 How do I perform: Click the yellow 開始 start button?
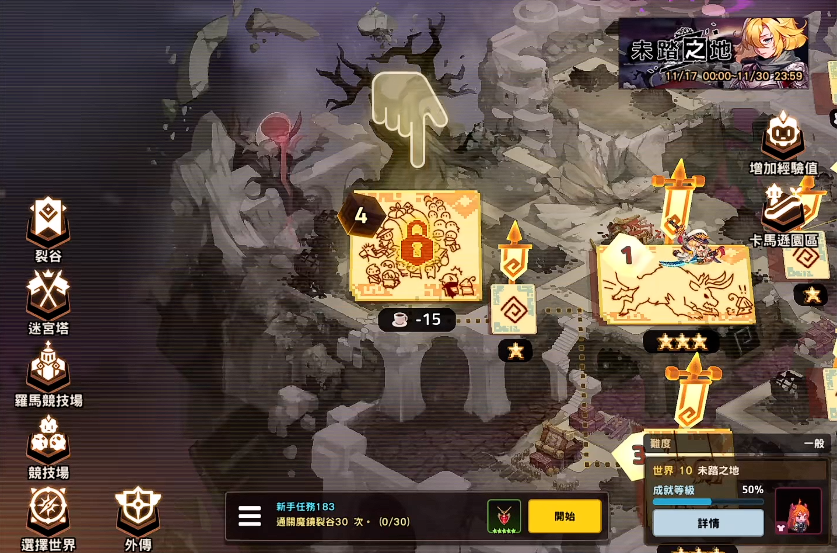pos(565,516)
